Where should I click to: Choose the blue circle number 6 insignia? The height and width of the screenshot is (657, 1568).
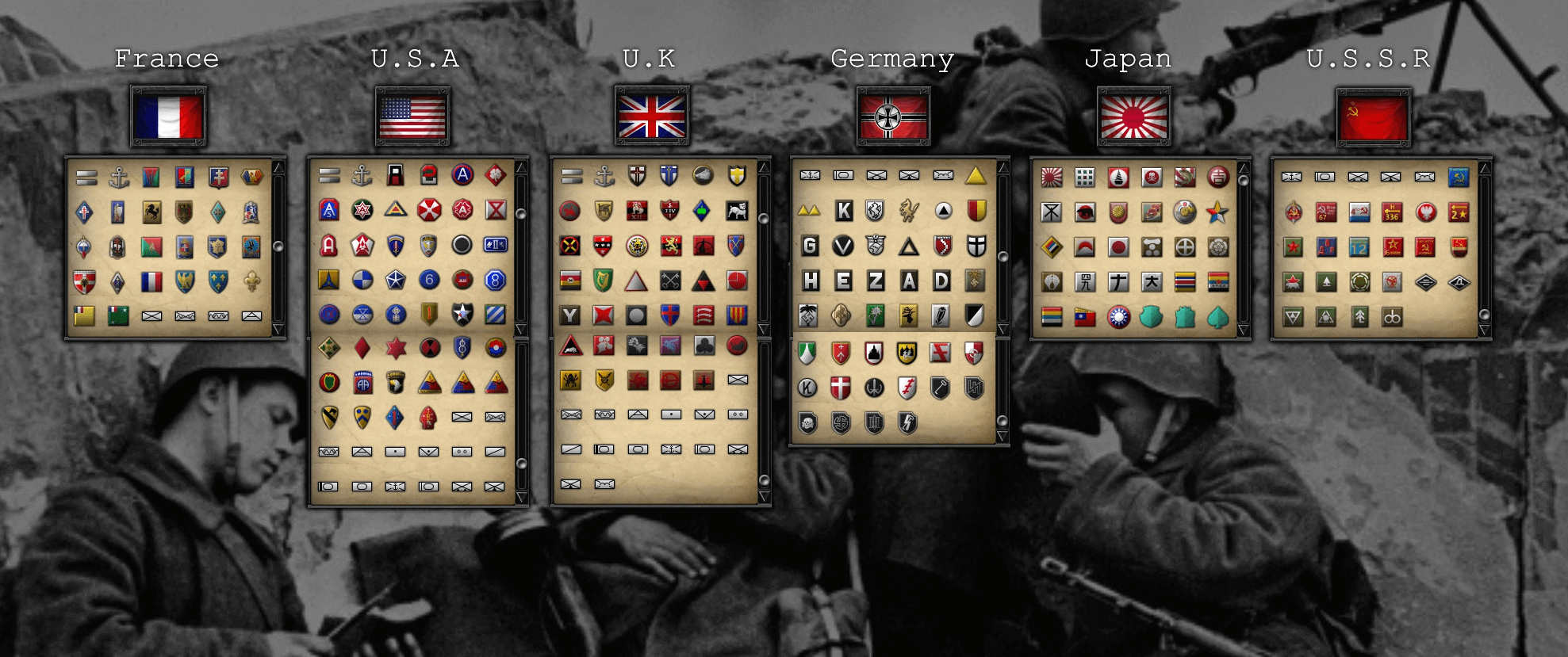pos(429,280)
